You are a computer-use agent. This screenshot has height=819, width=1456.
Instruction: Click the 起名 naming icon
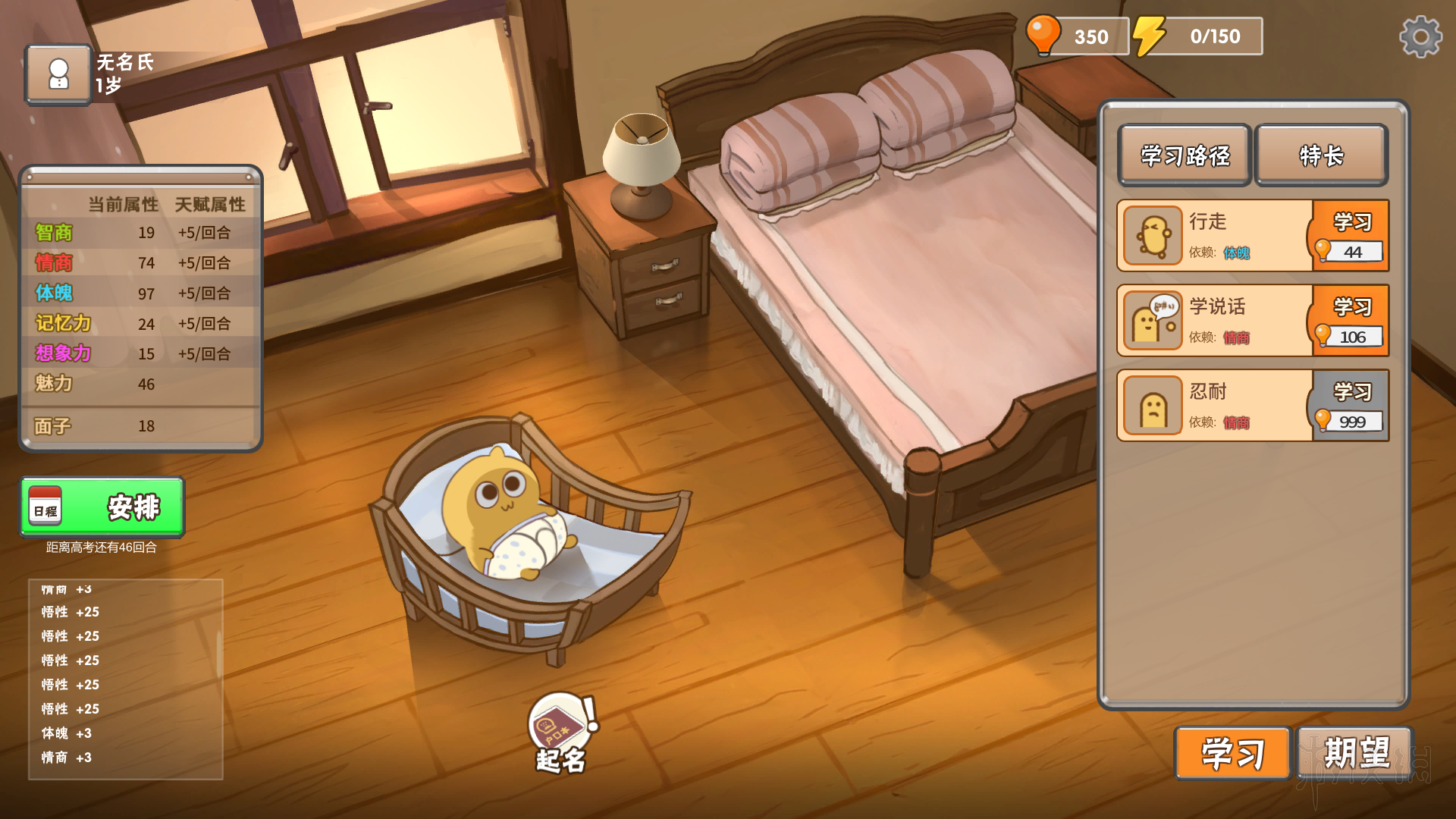[561, 732]
